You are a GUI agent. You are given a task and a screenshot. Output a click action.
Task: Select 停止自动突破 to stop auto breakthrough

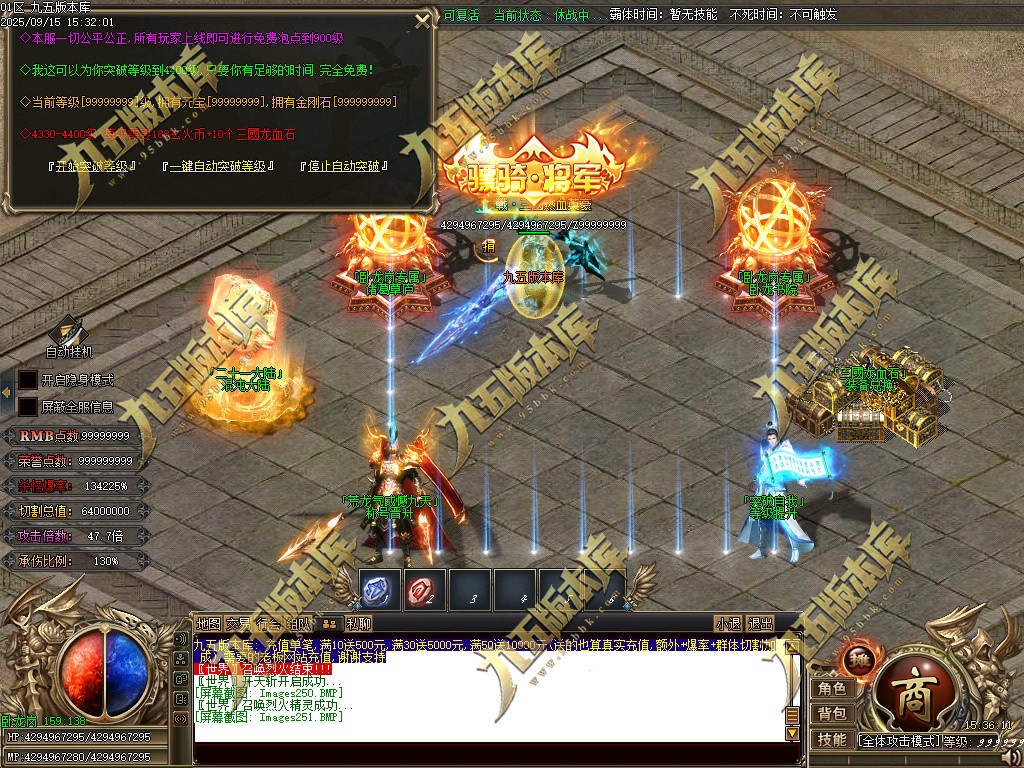pos(345,166)
